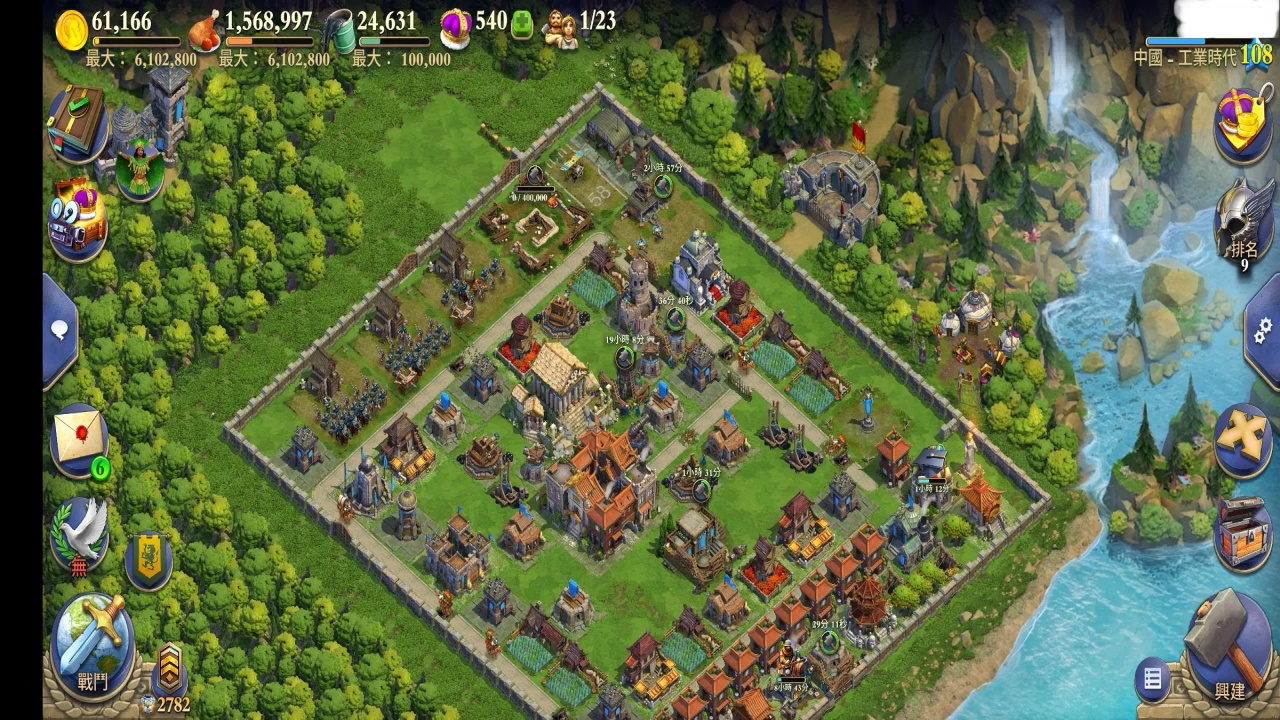Open the alliance yellow banner shield icon

148,561
